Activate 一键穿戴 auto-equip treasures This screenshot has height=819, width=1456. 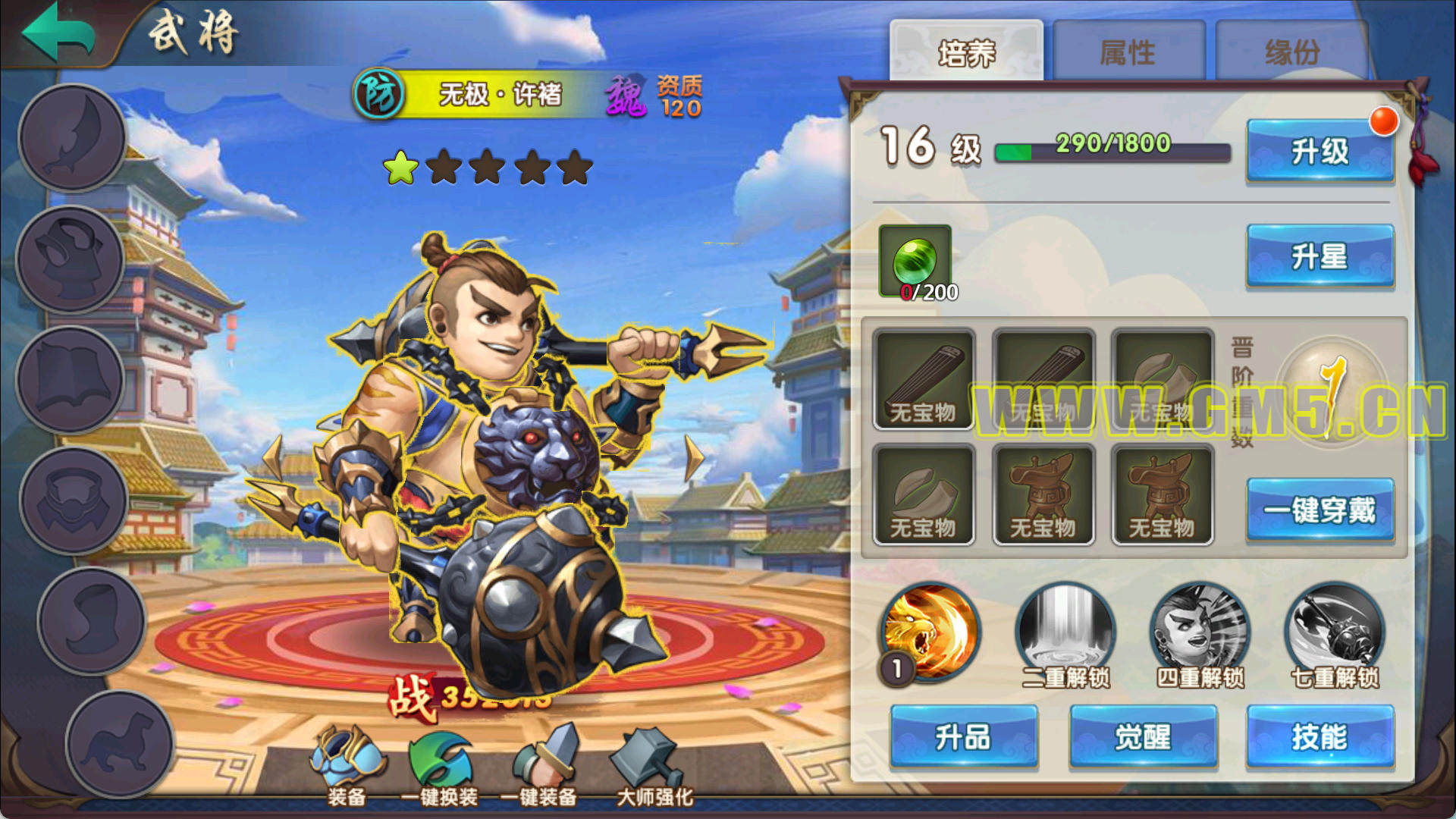coord(1320,510)
